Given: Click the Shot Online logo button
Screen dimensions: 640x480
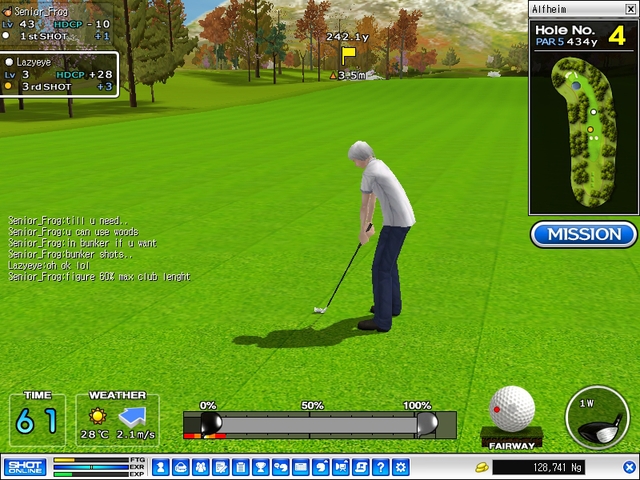Looking at the screenshot, I should click(x=24, y=467).
